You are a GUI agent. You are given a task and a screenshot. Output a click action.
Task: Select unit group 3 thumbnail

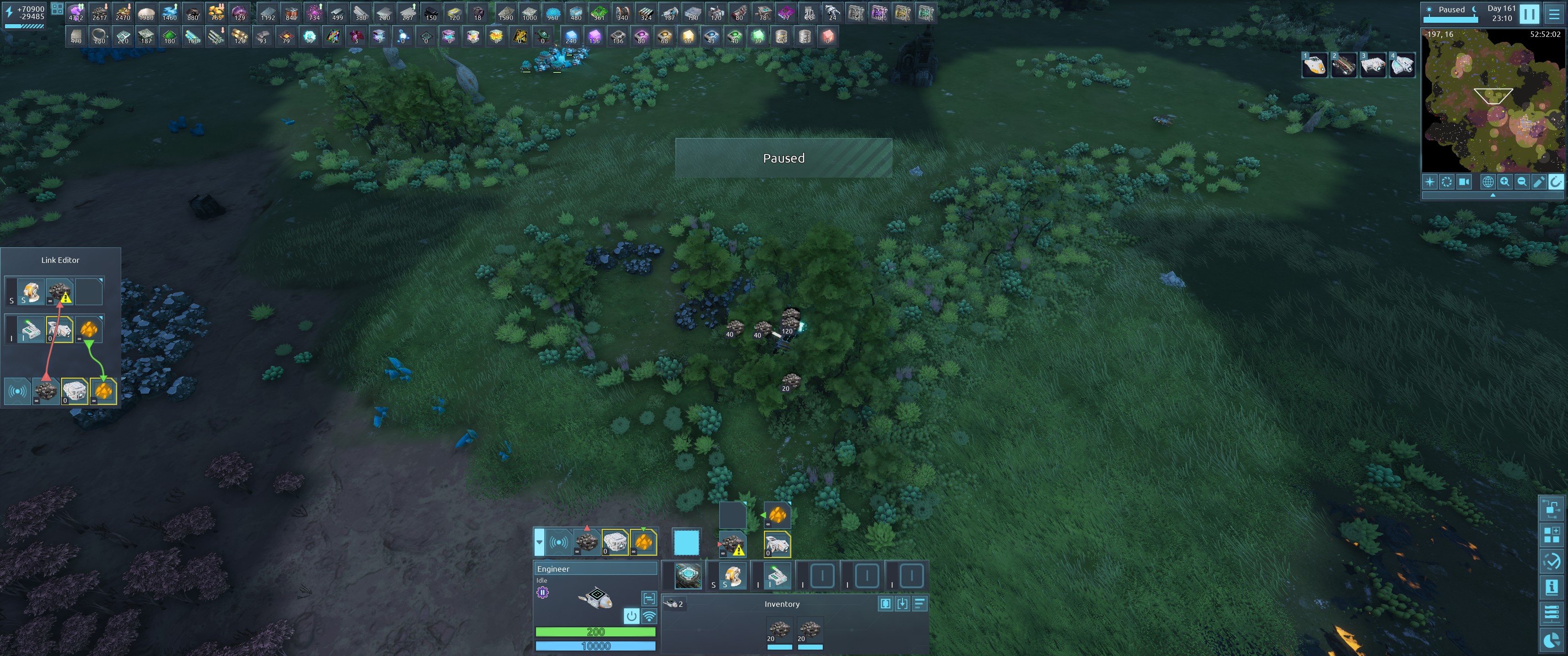(x=1372, y=65)
